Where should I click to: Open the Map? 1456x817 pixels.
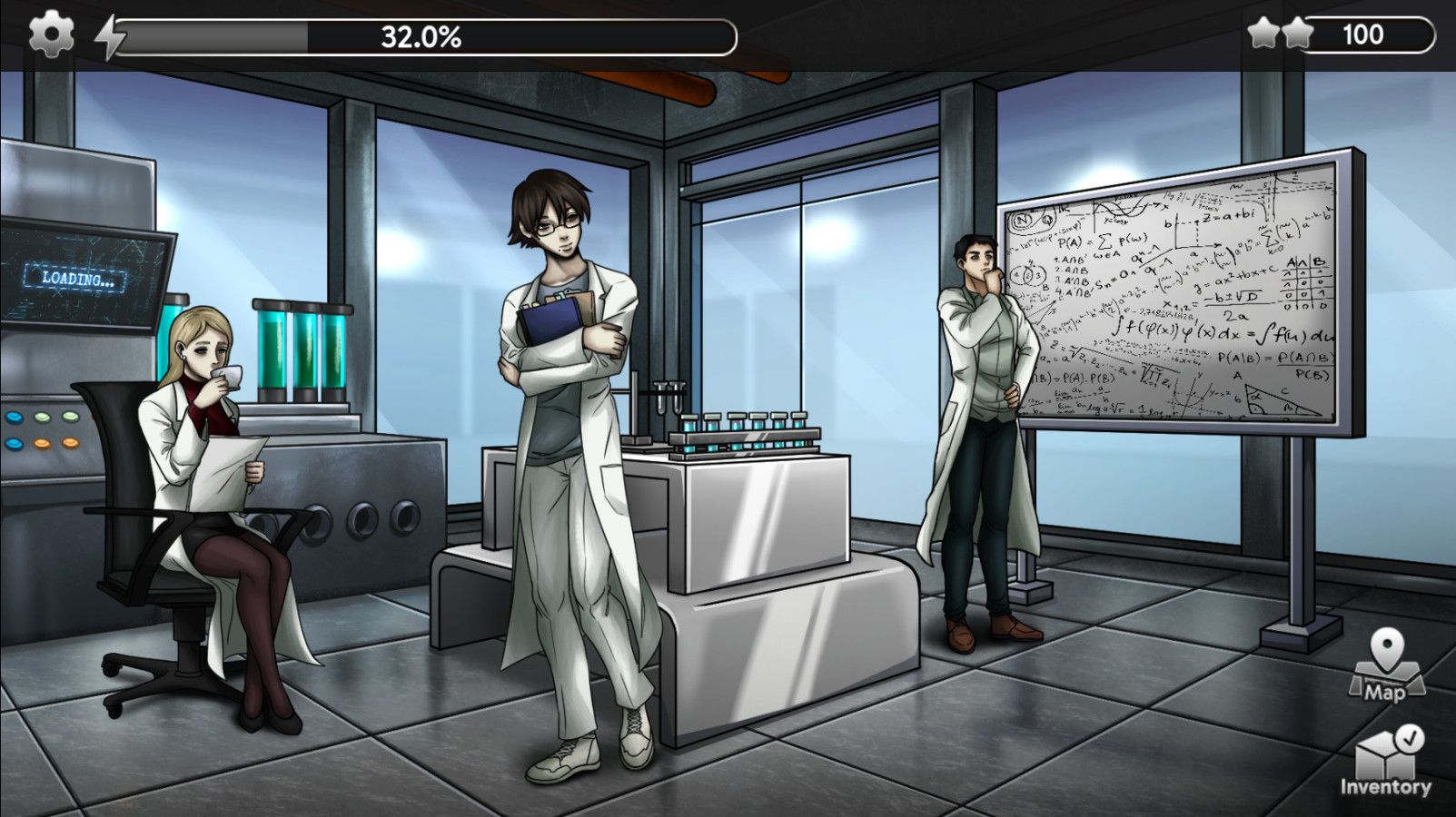1385,665
